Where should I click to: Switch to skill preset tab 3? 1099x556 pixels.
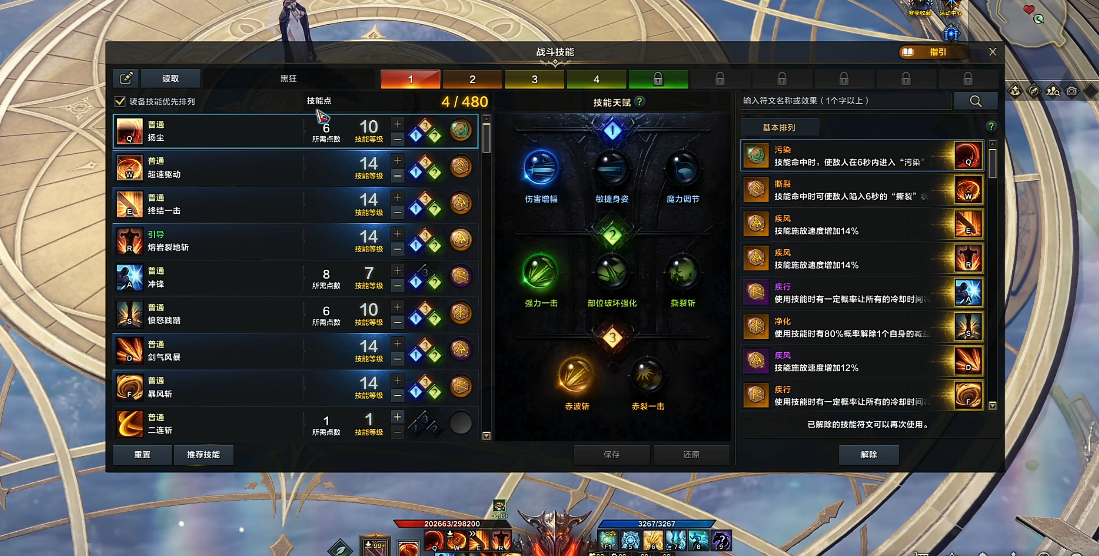[534, 79]
